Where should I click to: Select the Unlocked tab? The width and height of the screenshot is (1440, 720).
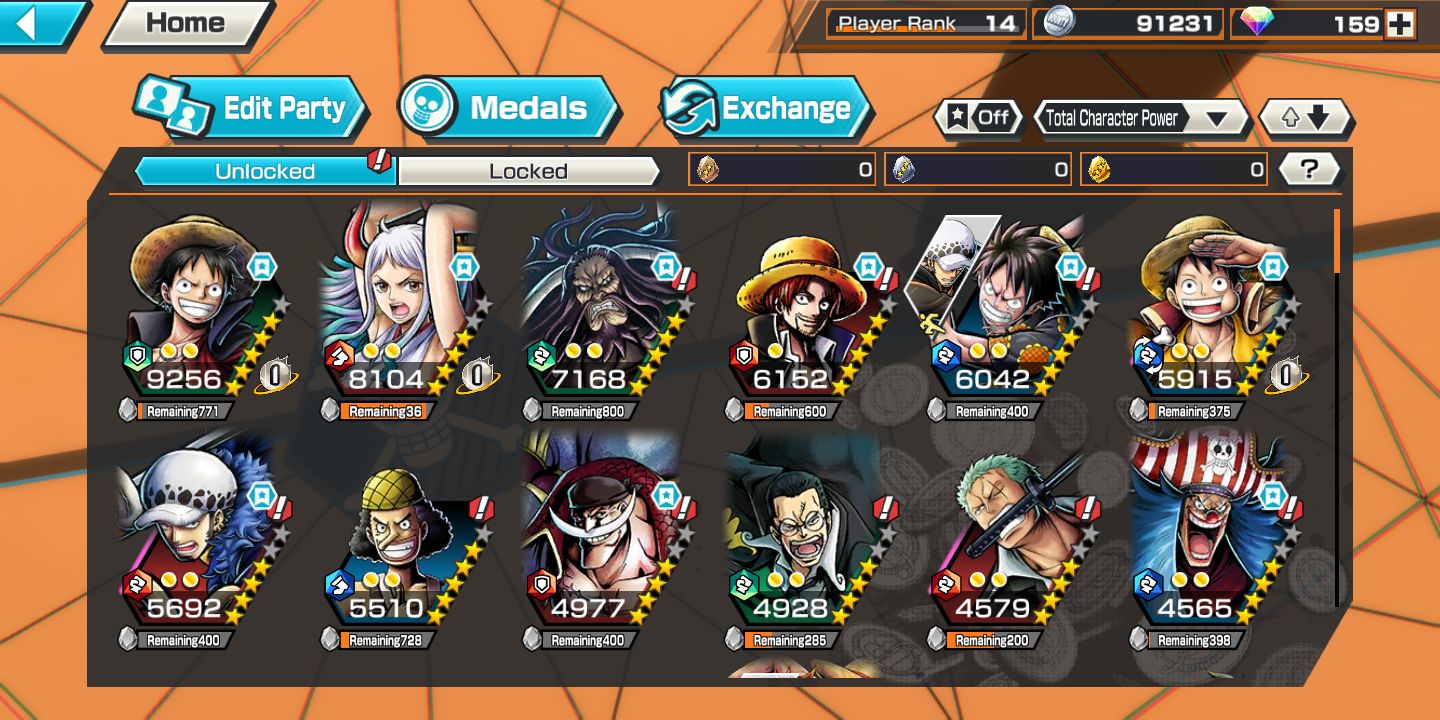(x=265, y=171)
